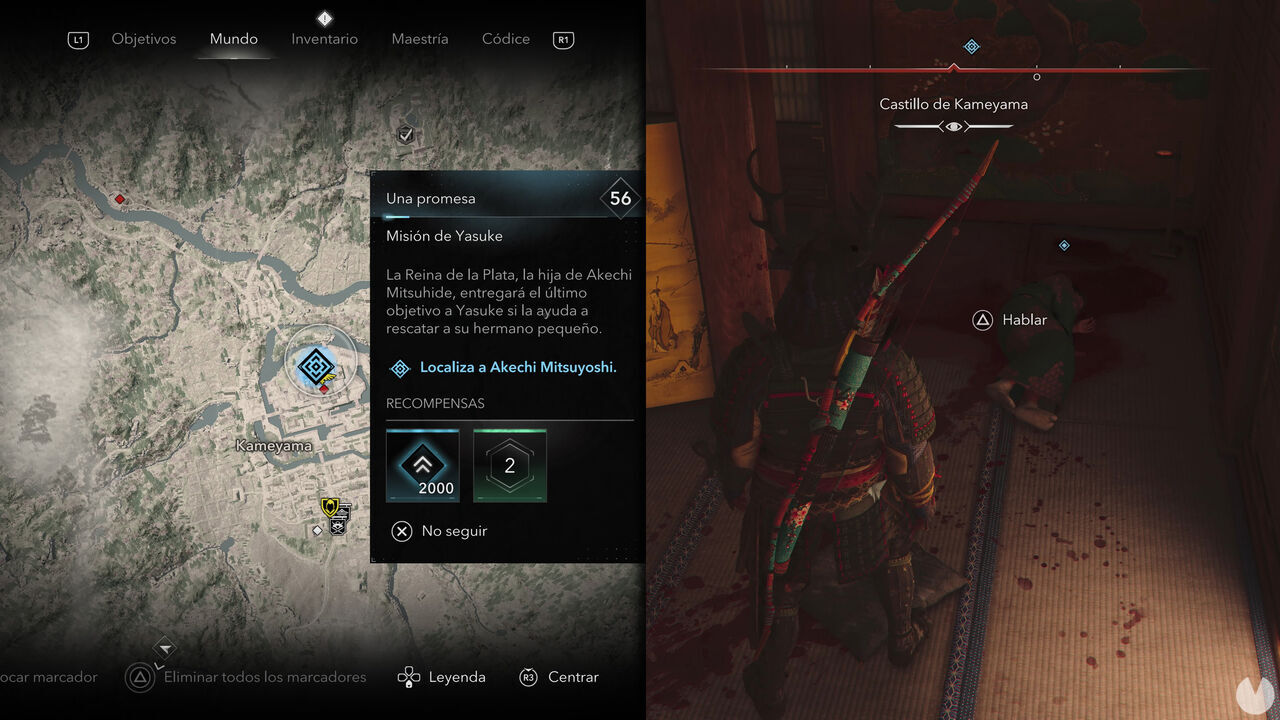Click the red marker in the northwest map area
Screen dimensions: 1280x720
coord(119,199)
